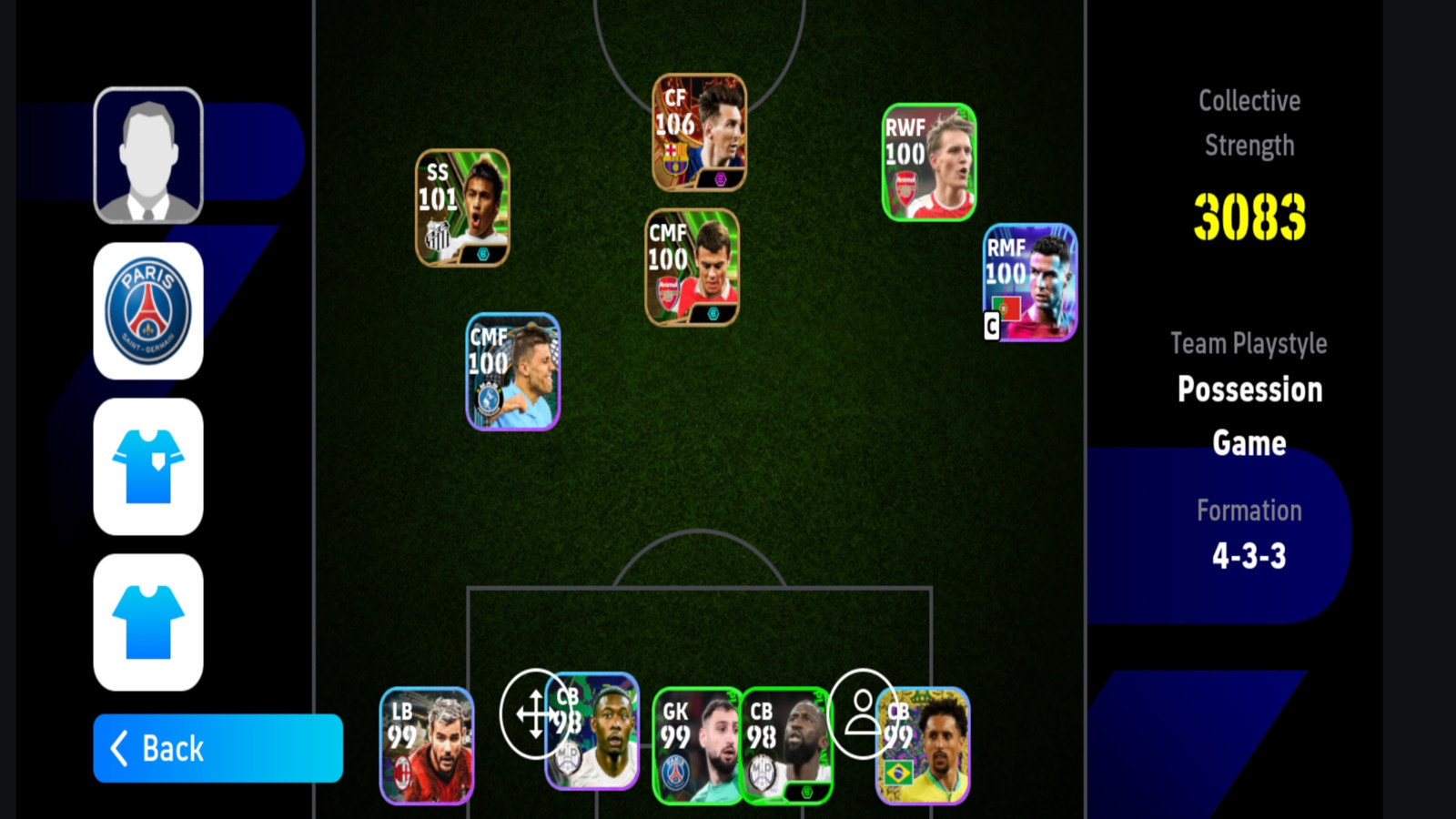This screenshot has height=819, width=1456.
Task: Choose the SS 101 player card
Action: coord(462,207)
